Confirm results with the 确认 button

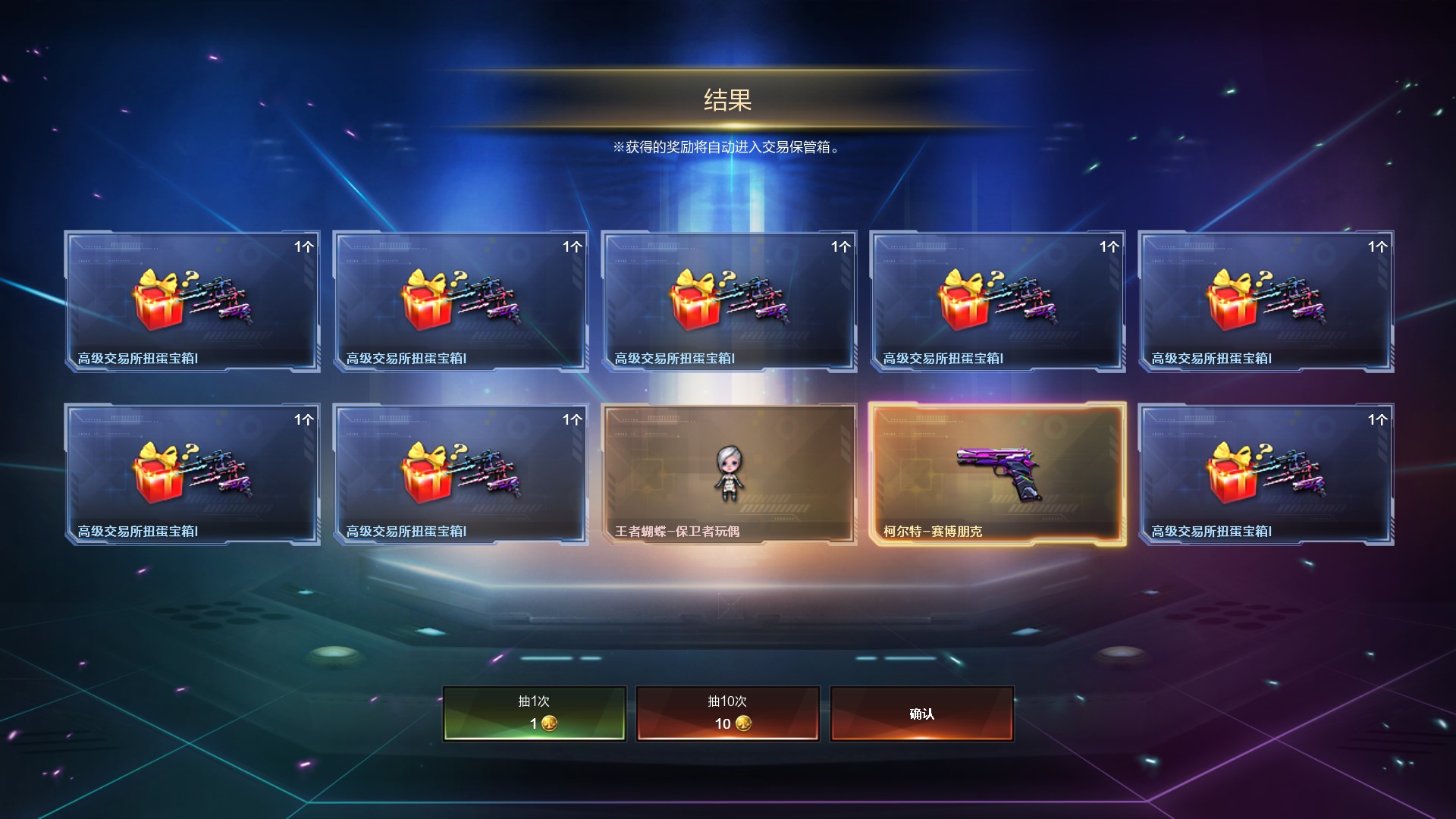tap(921, 713)
